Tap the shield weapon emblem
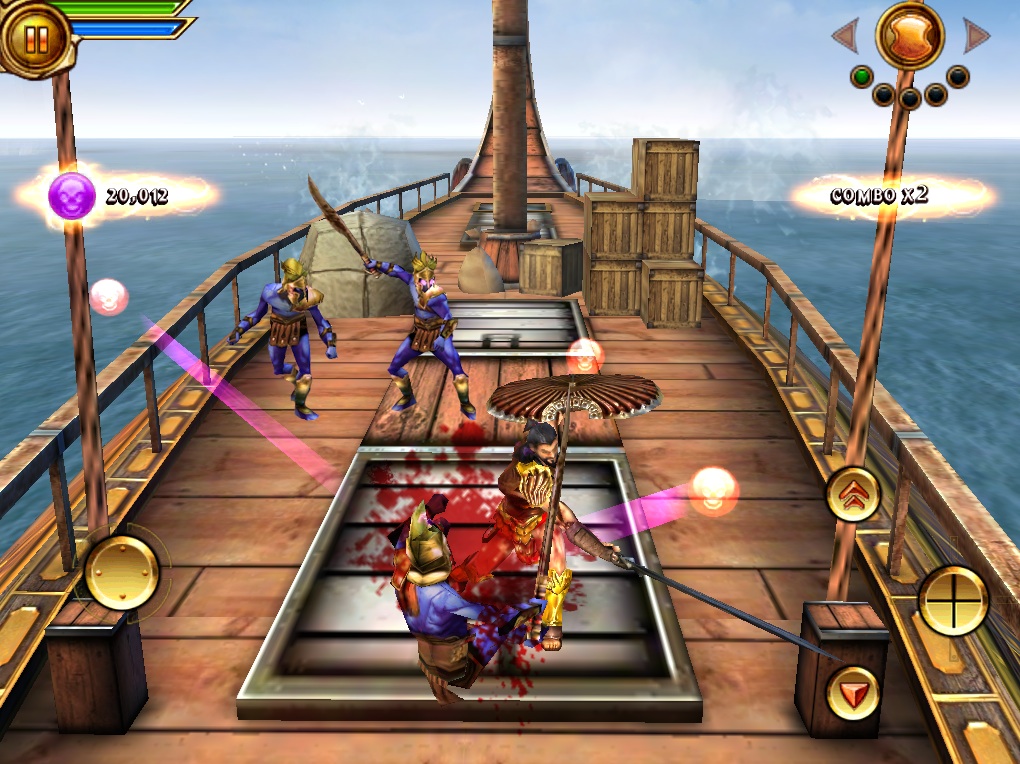The image size is (1020, 764). 910,36
